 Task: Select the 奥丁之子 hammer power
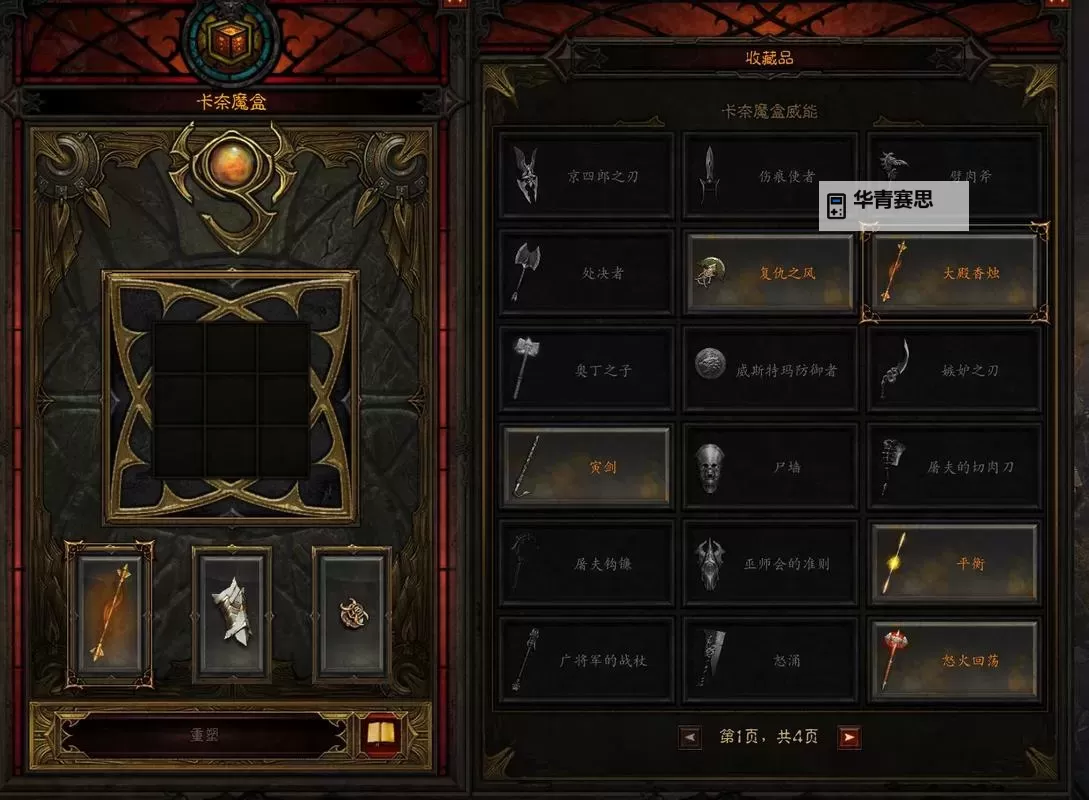(x=586, y=370)
